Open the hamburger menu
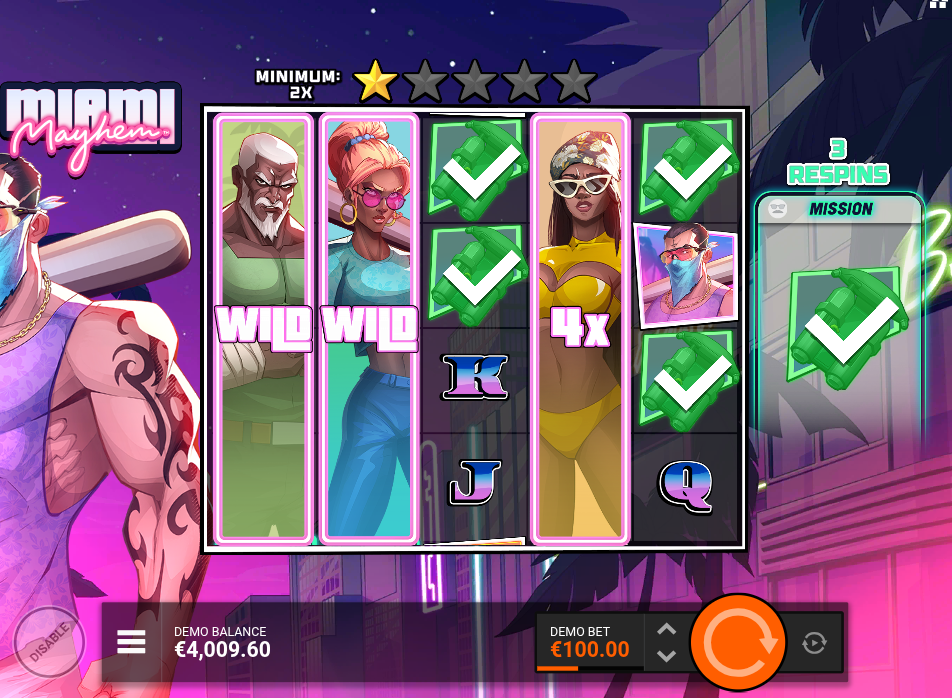Image resolution: width=952 pixels, height=698 pixels. [132, 642]
